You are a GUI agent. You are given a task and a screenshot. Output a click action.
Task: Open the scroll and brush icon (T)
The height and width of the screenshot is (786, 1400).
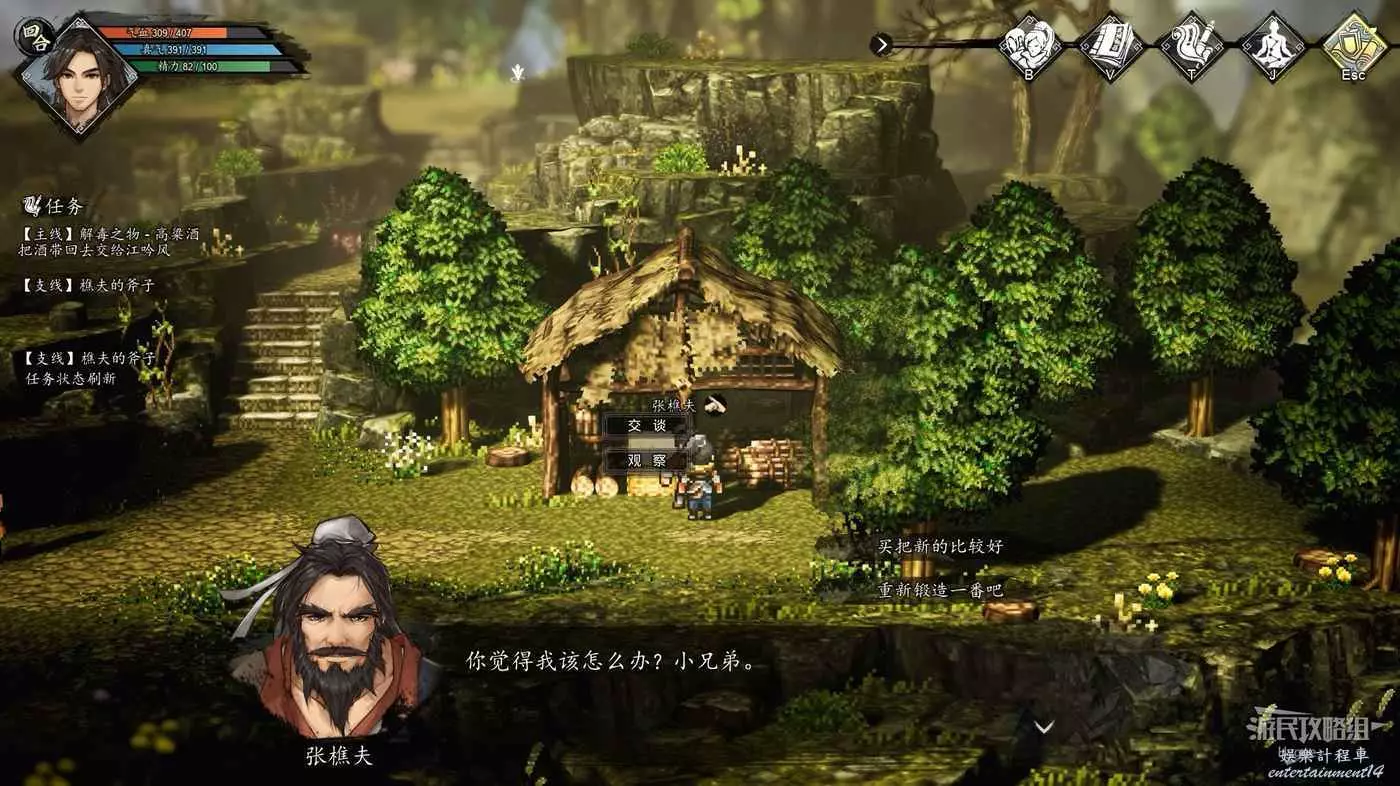click(1190, 45)
